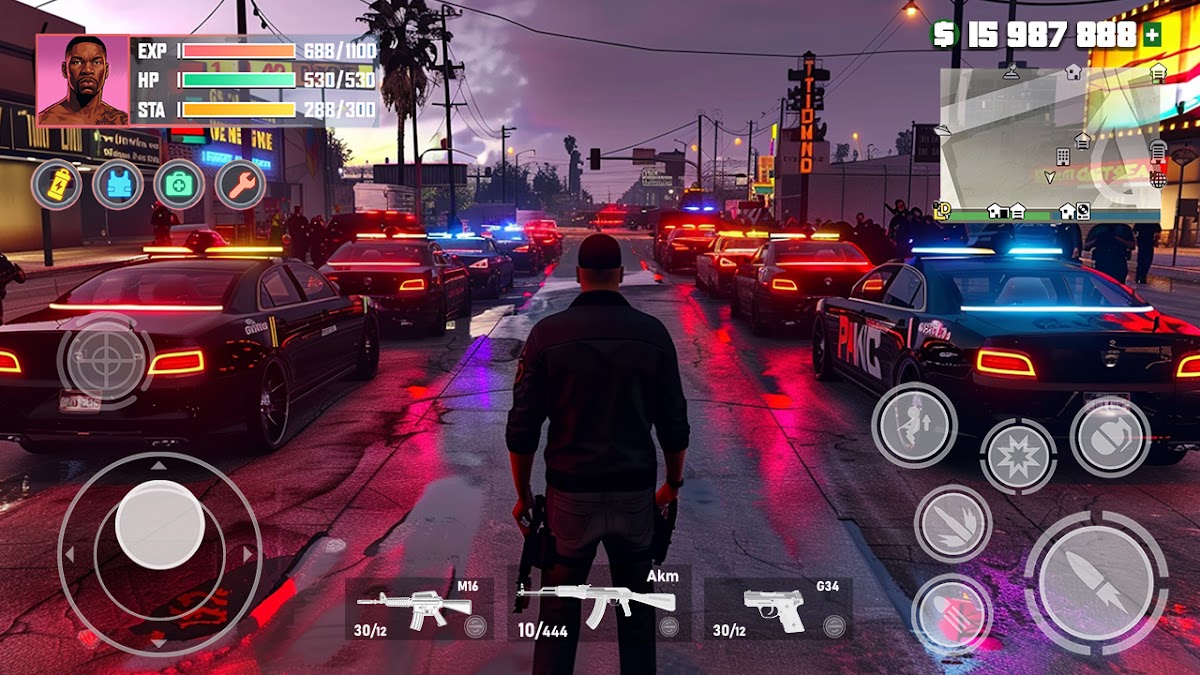This screenshot has height=675, width=1200.
Task: Trigger the starburst explosion button
Action: point(1018,456)
